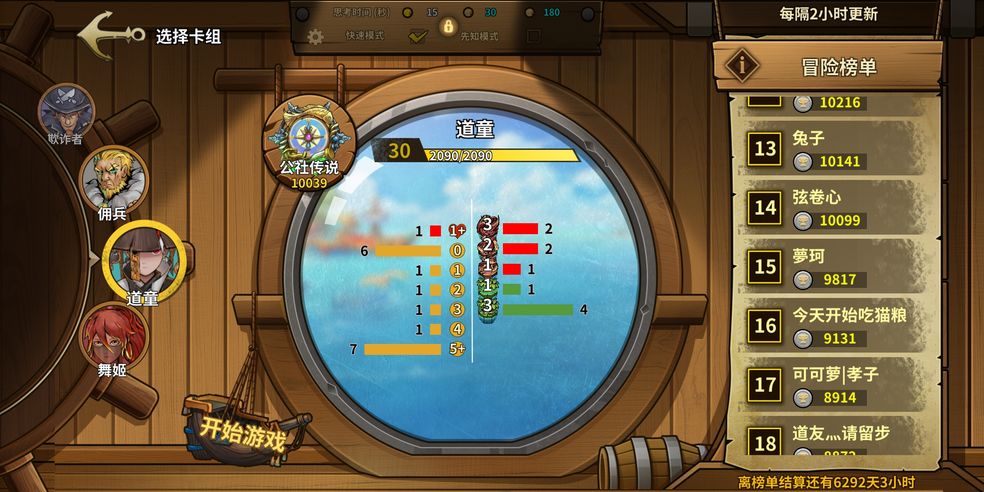The width and height of the screenshot is (984, 492).
Task: Choose the 佣兵 character portrait
Action: pos(112,178)
